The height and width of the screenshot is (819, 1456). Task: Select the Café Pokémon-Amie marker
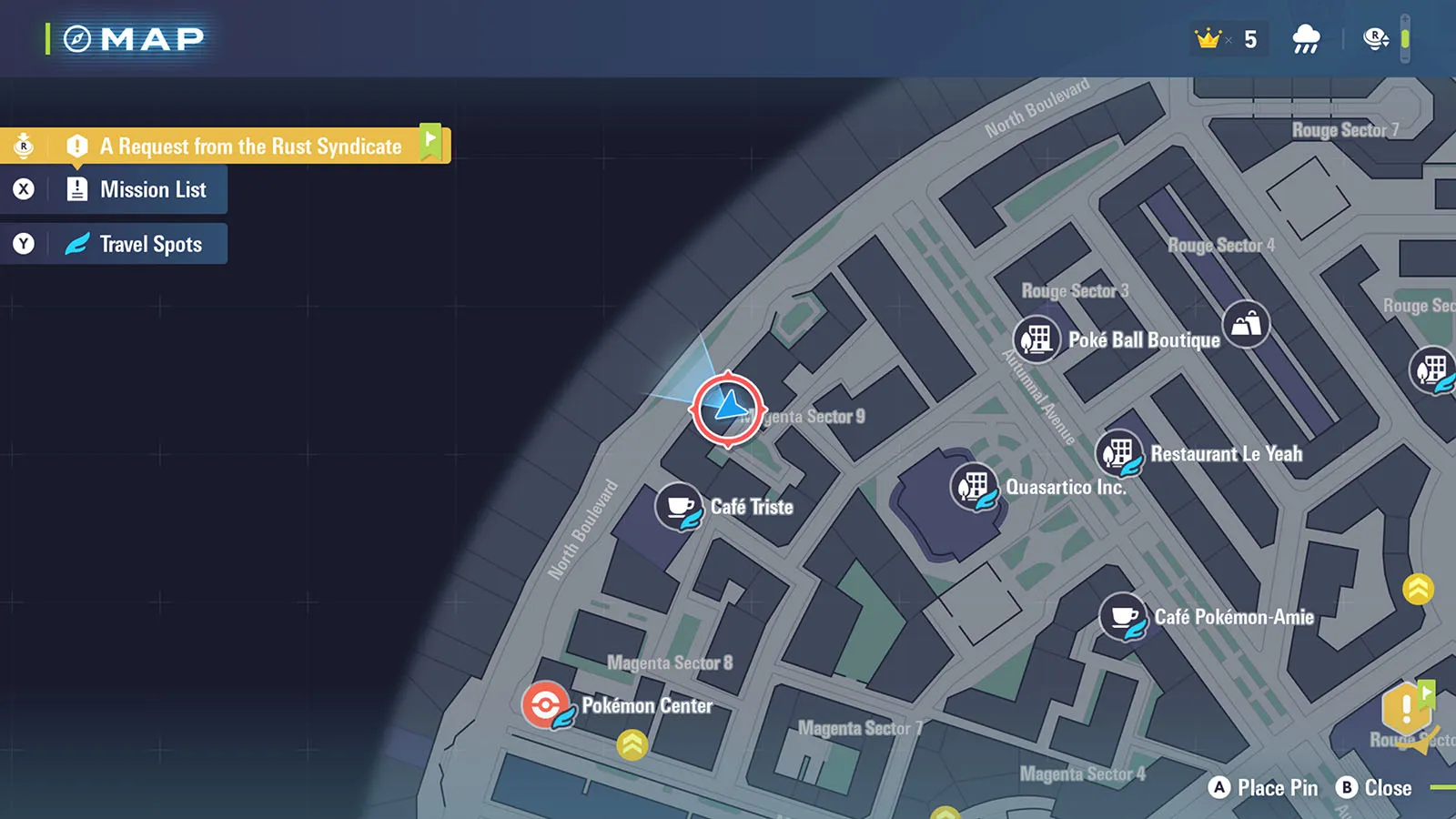pyautogui.click(x=1124, y=617)
